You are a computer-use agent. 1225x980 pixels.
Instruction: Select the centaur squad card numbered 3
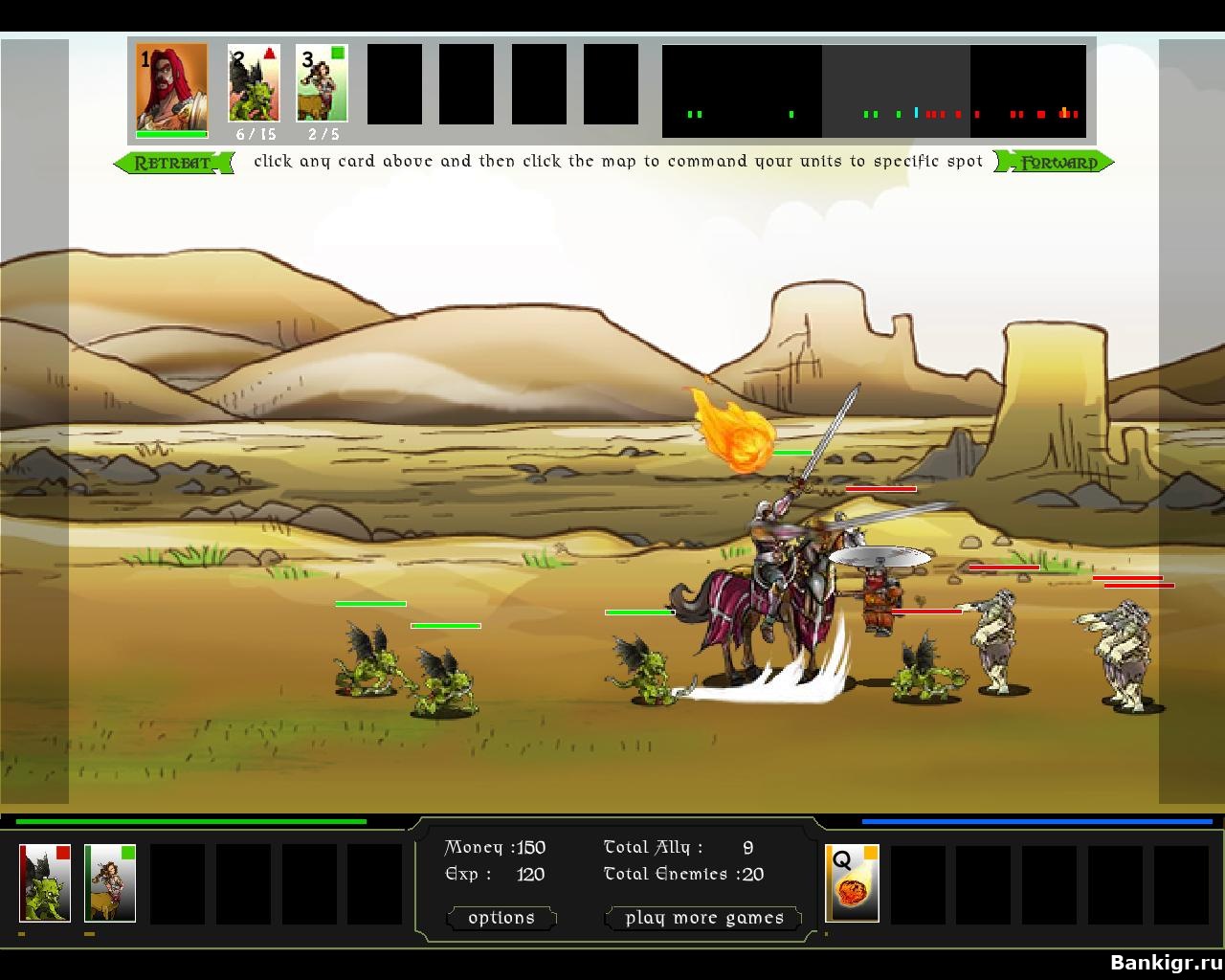322,84
